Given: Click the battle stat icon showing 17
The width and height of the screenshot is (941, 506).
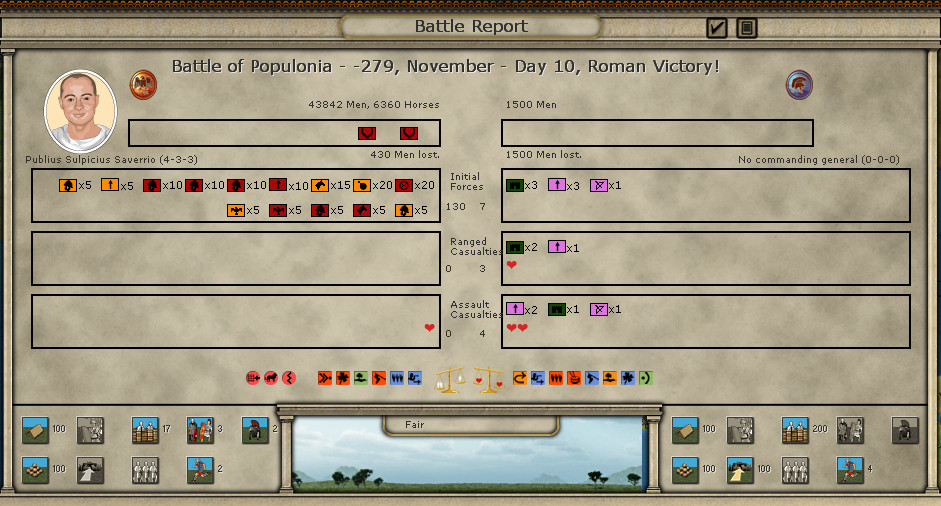Looking at the screenshot, I should [x=146, y=430].
